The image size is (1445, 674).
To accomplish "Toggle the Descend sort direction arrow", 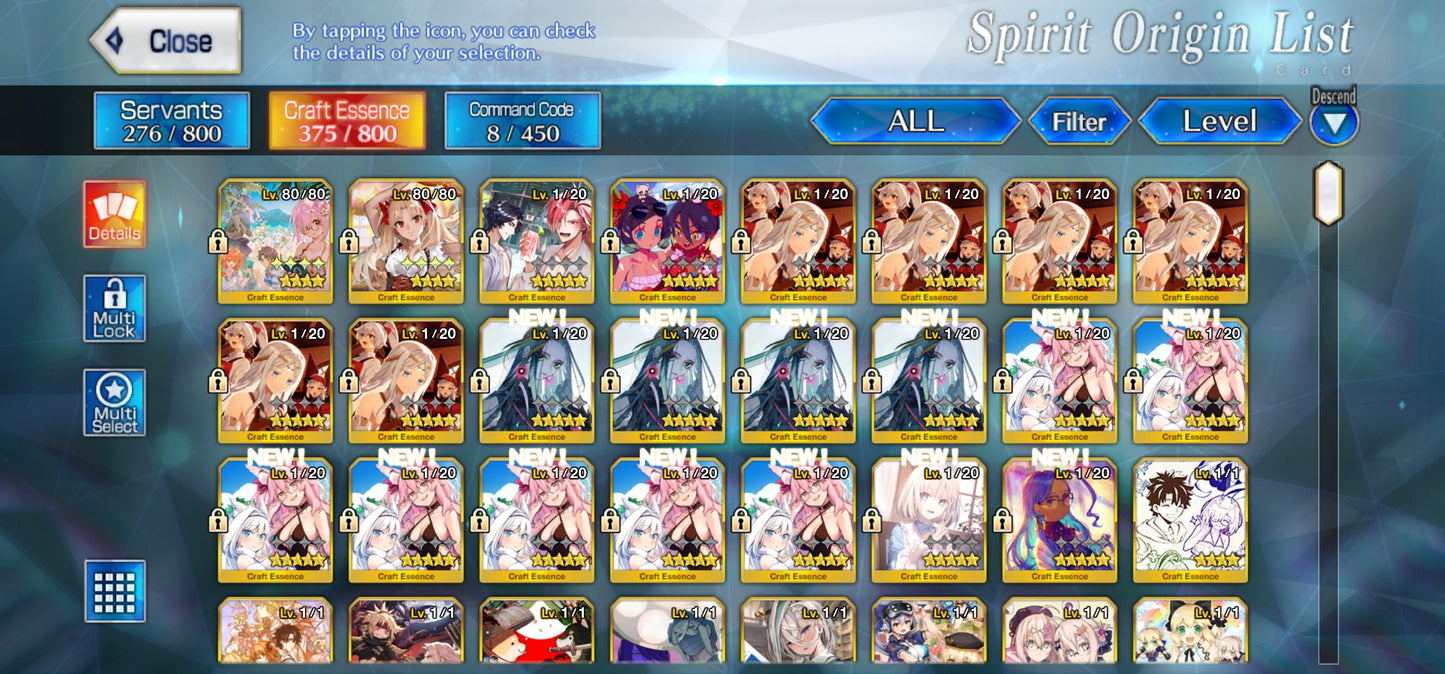I will tap(1334, 123).
